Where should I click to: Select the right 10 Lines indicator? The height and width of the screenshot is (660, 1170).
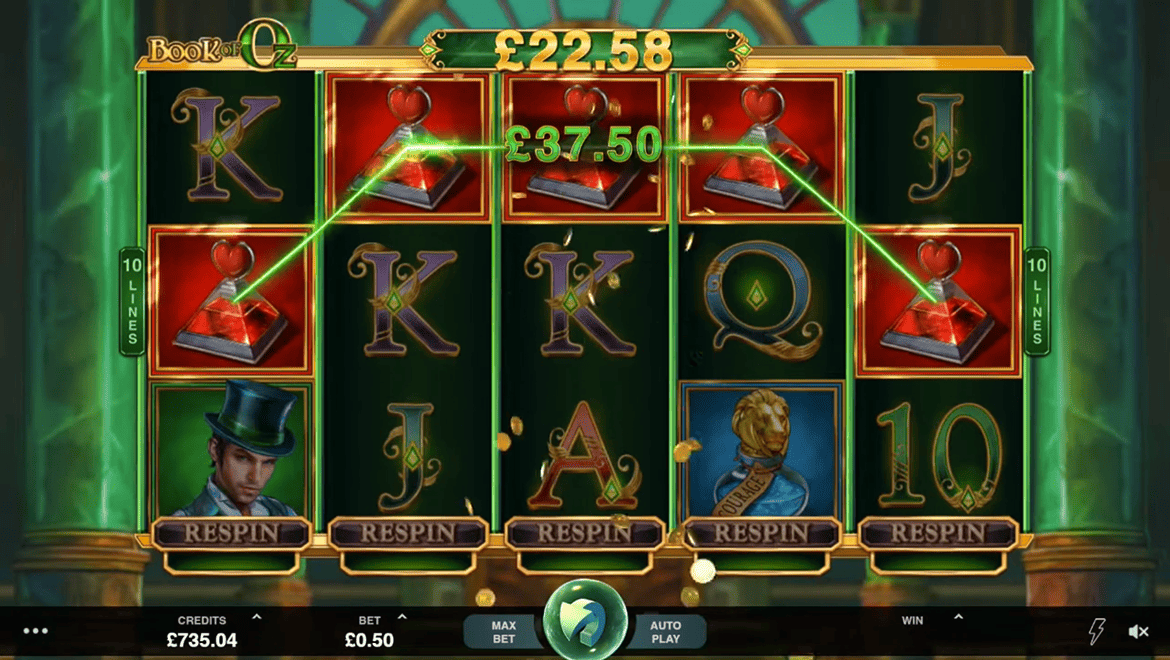tap(1037, 301)
